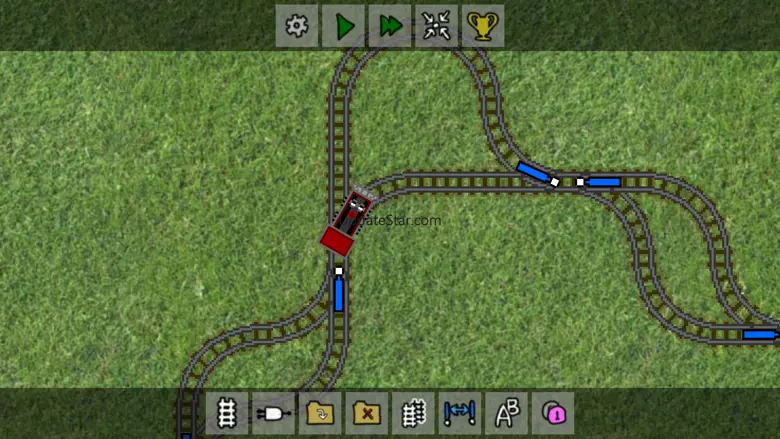
Task: Click the folder with red X icon
Action: point(367,412)
